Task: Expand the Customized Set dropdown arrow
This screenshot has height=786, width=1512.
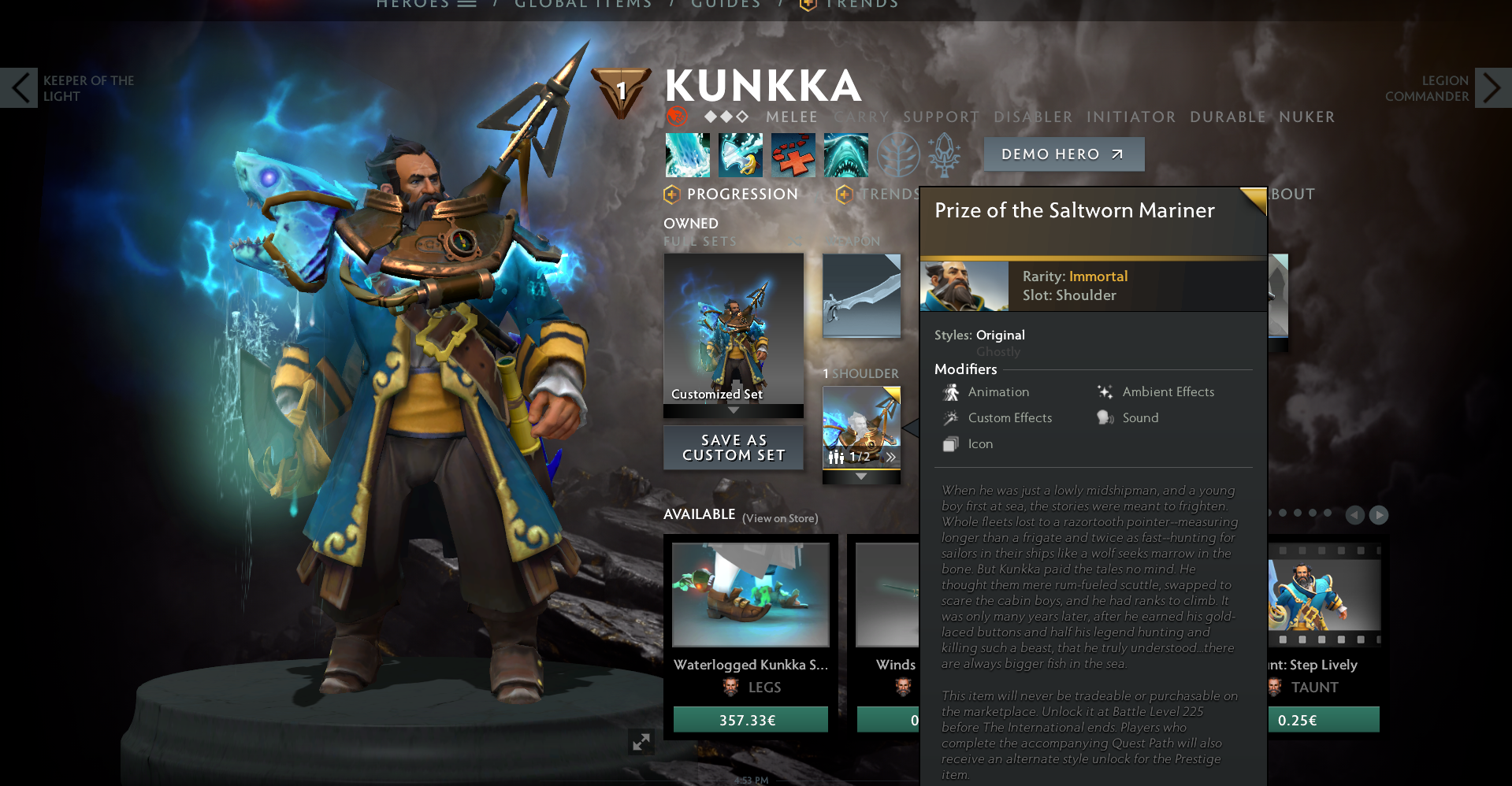Action: [734, 410]
